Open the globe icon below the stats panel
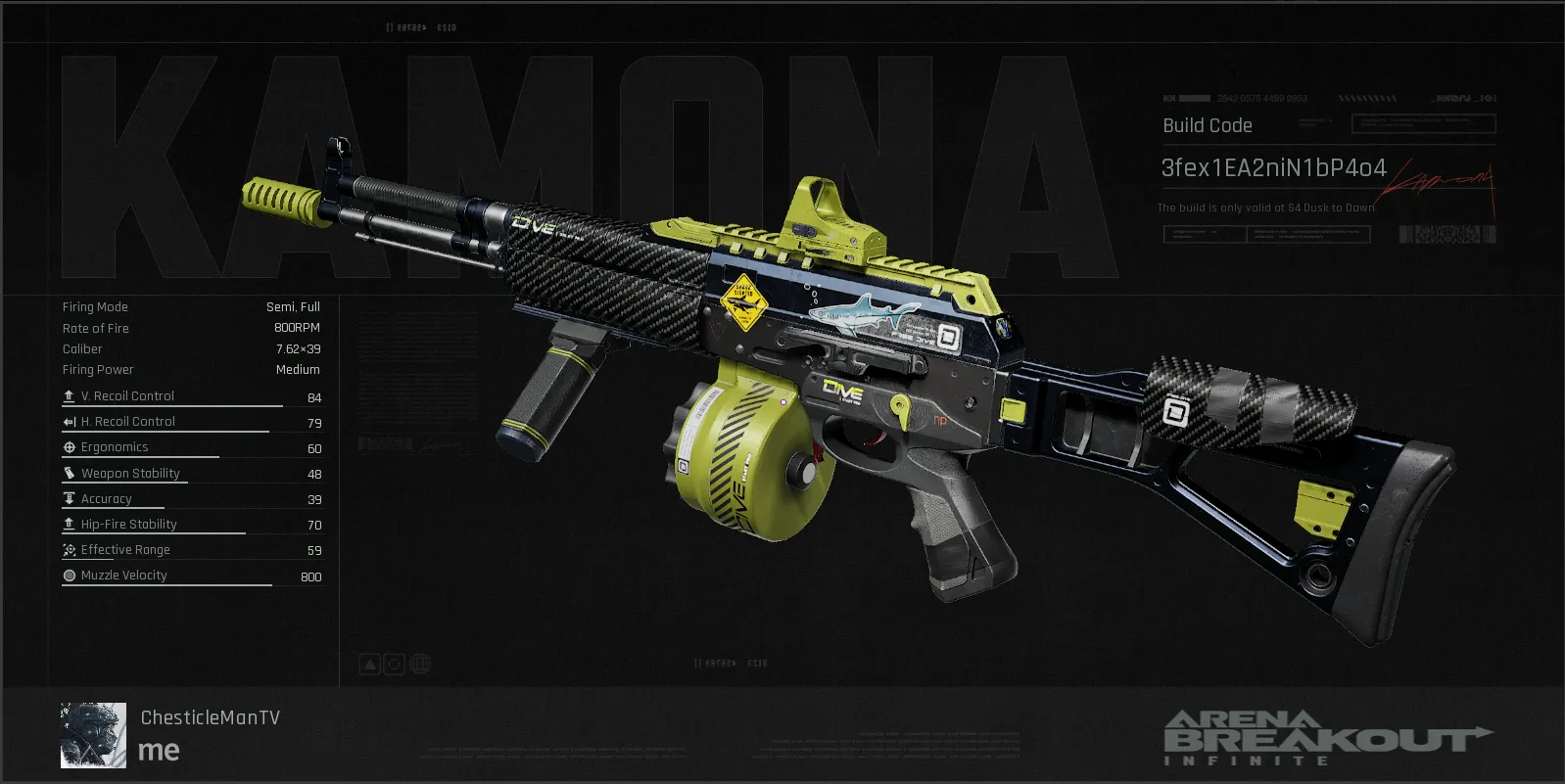 [x=420, y=664]
